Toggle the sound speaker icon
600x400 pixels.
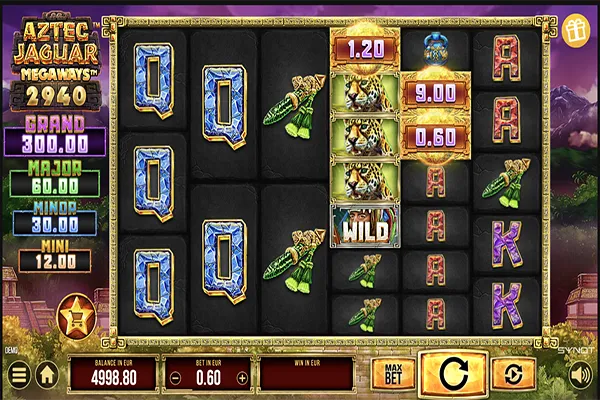[x=580, y=375]
